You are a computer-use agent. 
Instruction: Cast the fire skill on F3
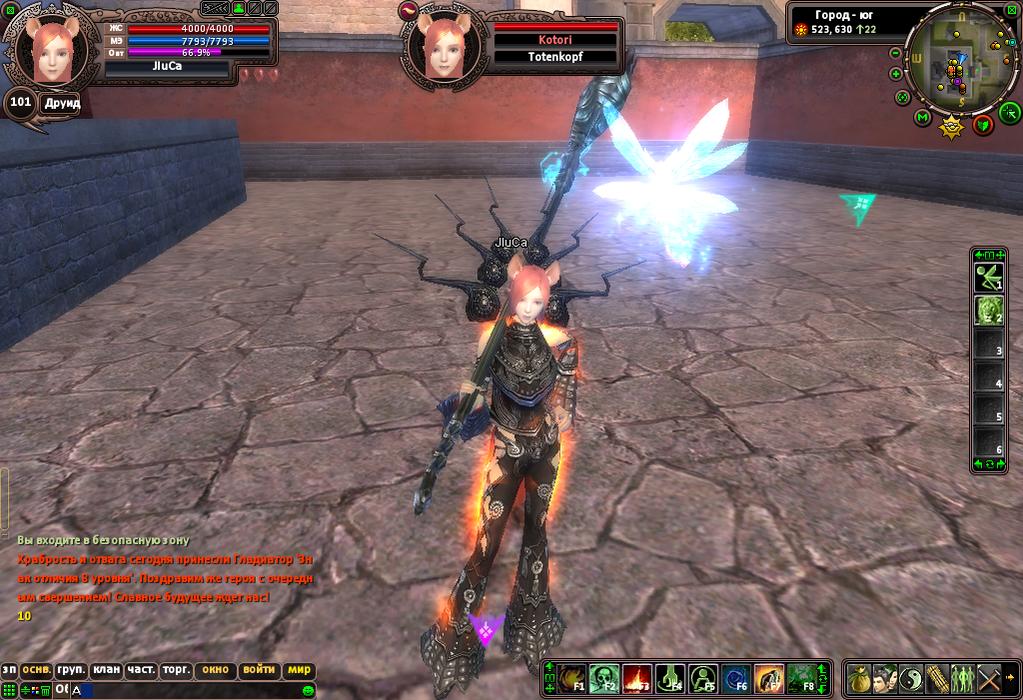point(637,679)
